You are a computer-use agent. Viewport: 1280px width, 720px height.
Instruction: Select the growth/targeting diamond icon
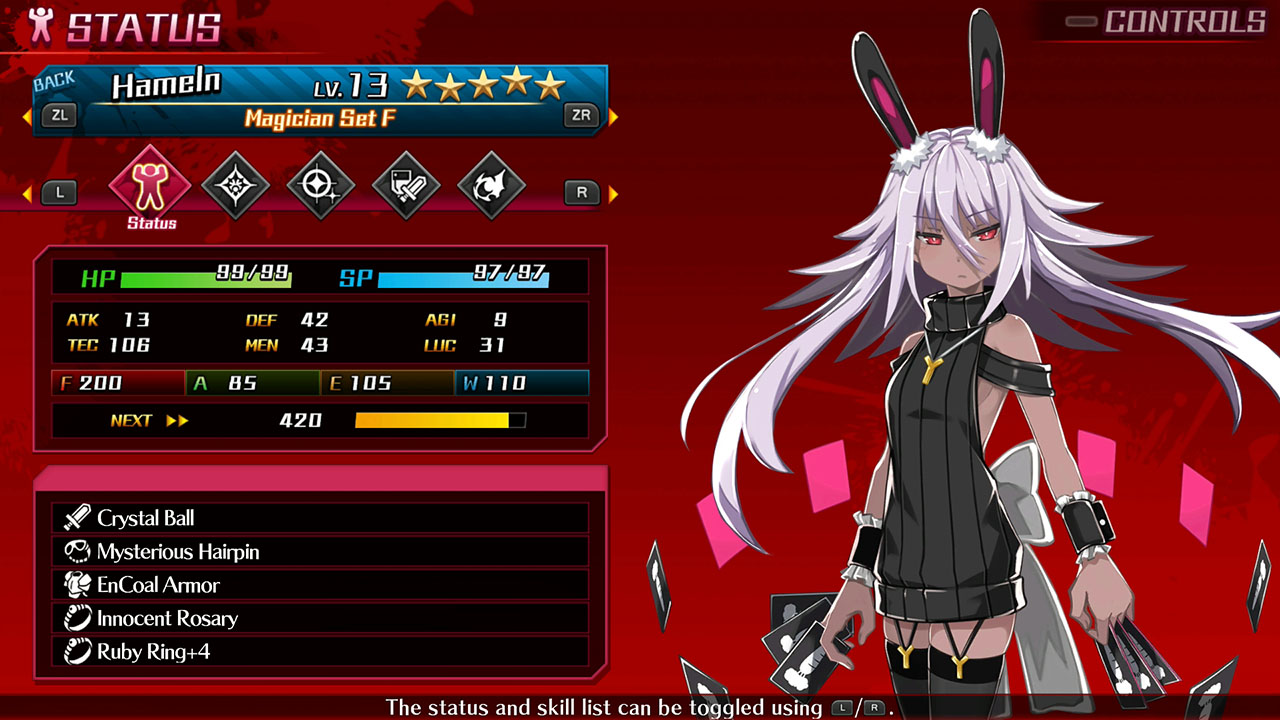click(x=319, y=182)
